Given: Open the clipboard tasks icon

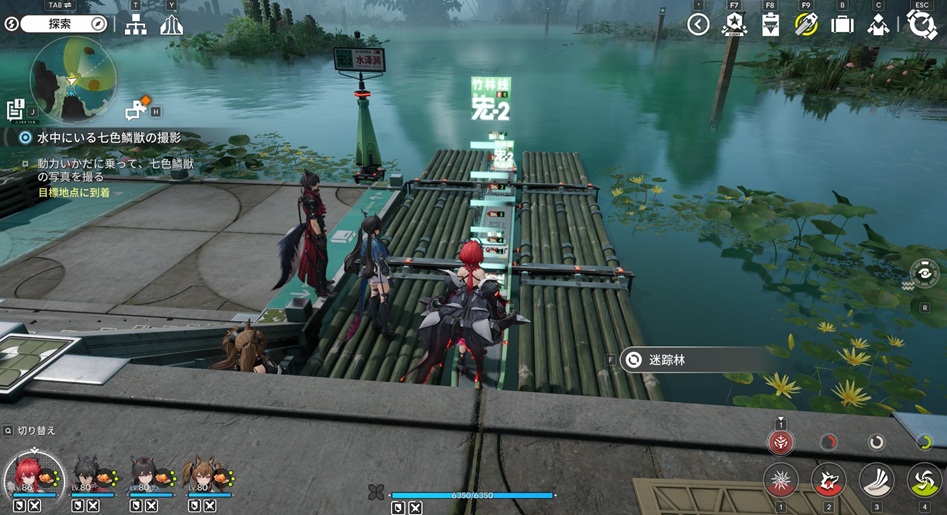Looking at the screenshot, I should click(770, 25).
